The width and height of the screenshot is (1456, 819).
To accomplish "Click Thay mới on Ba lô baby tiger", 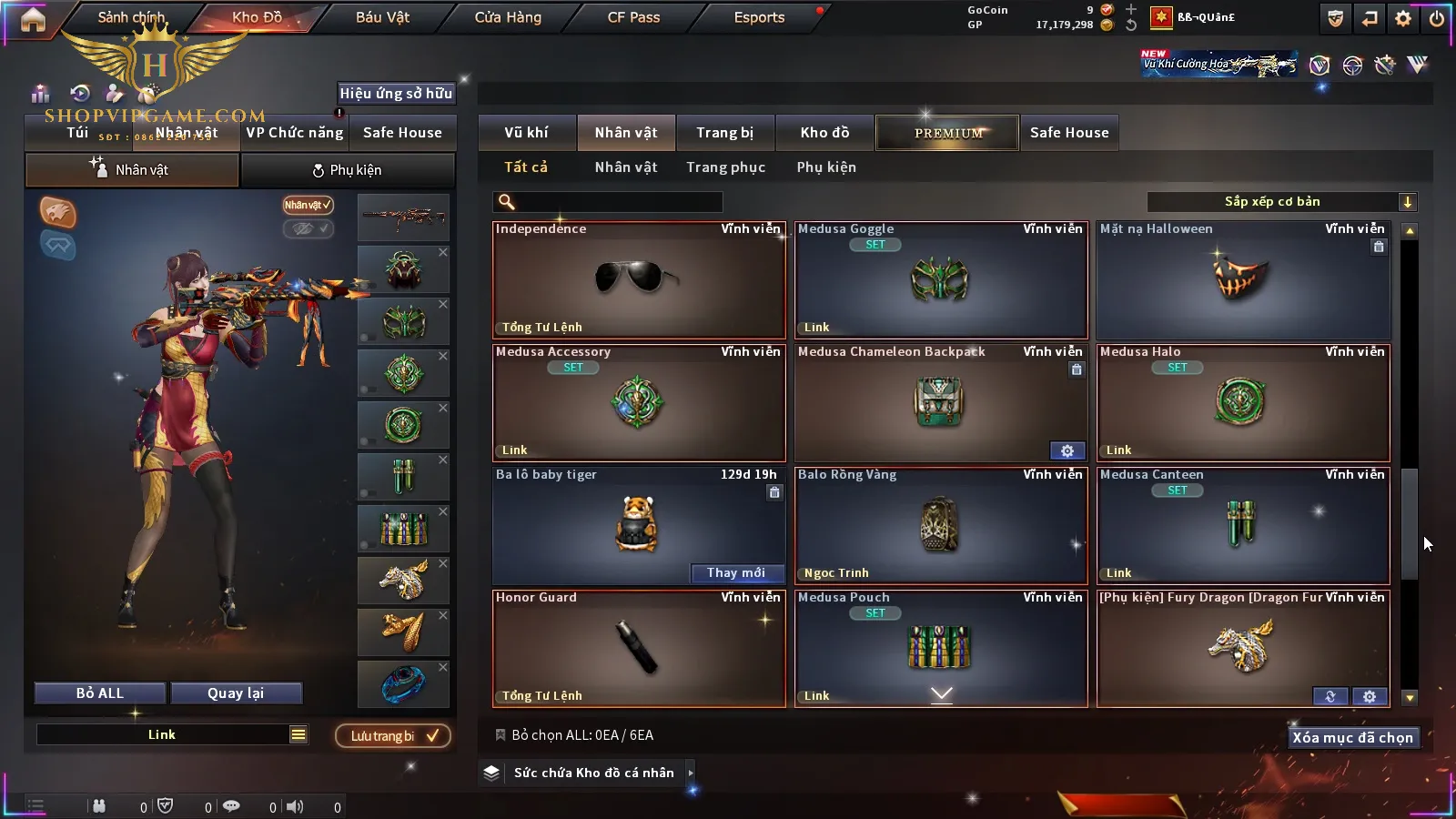I will (735, 572).
